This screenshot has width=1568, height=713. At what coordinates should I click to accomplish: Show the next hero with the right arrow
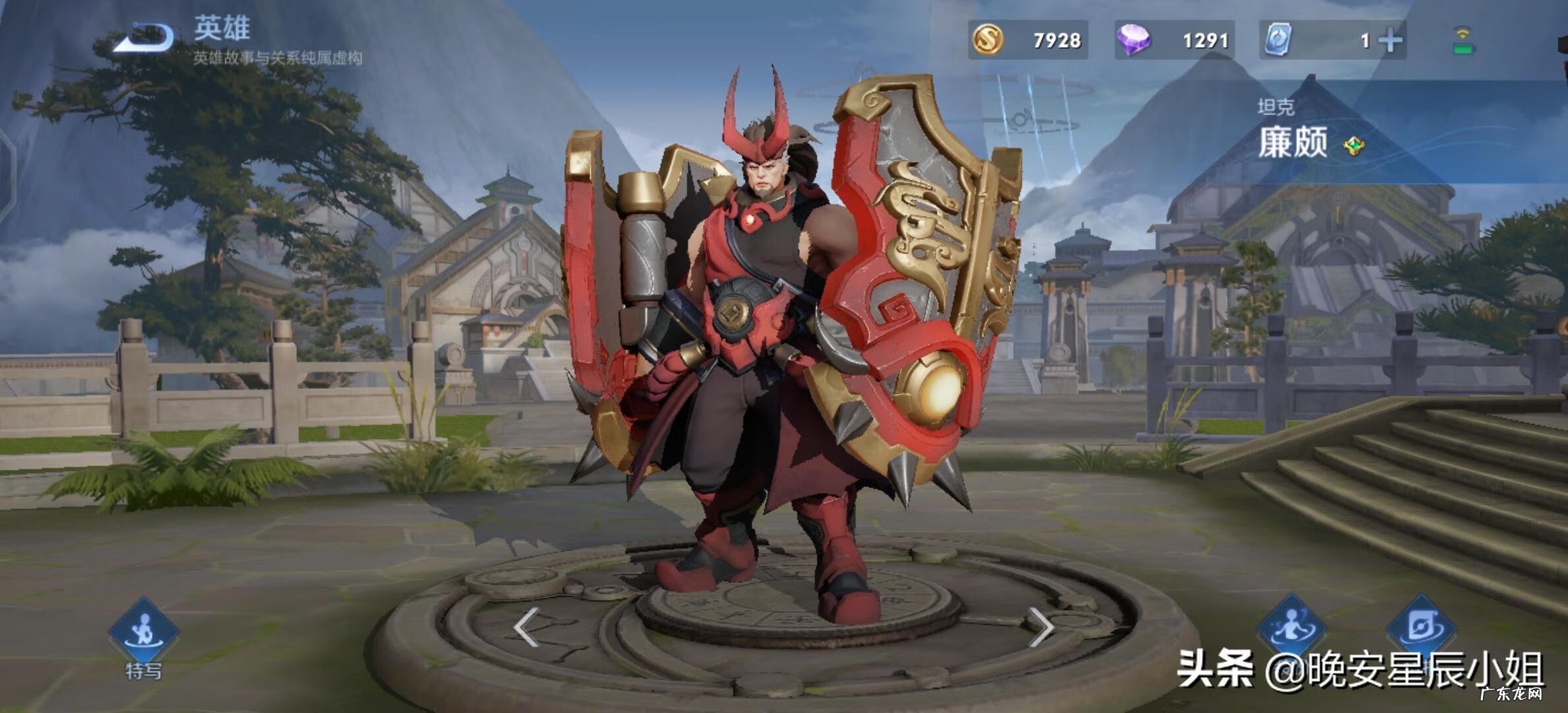pyautogui.click(x=1041, y=627)
